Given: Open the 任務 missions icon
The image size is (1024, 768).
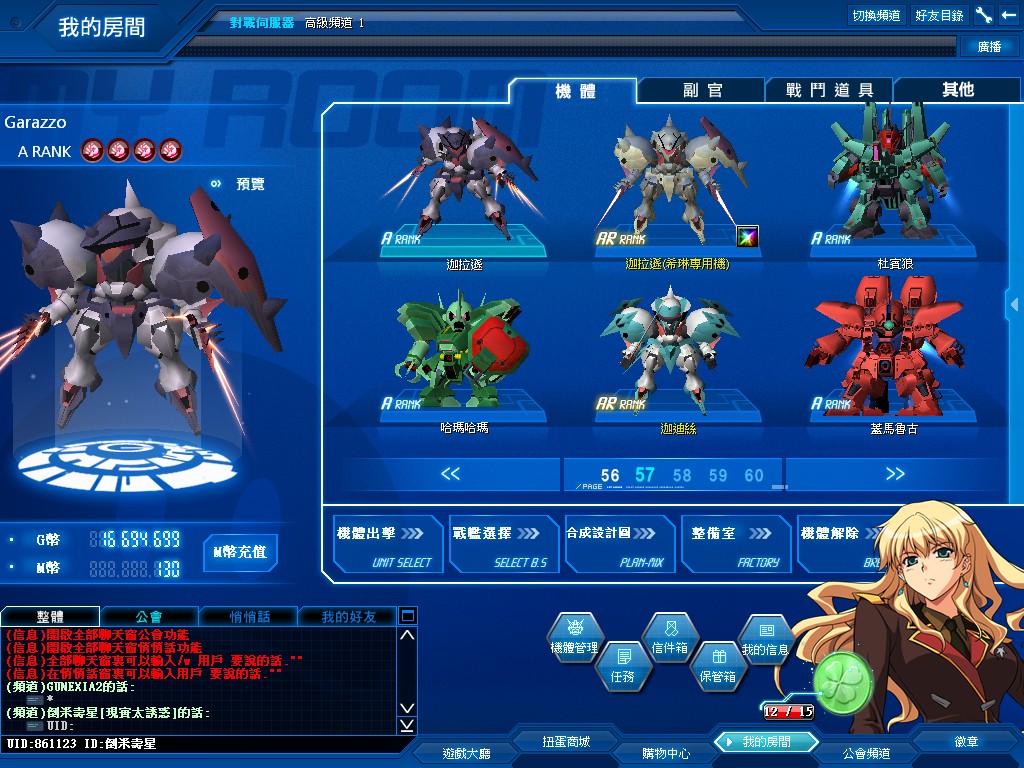Looking at the screenshot, I should click(622, 665).
